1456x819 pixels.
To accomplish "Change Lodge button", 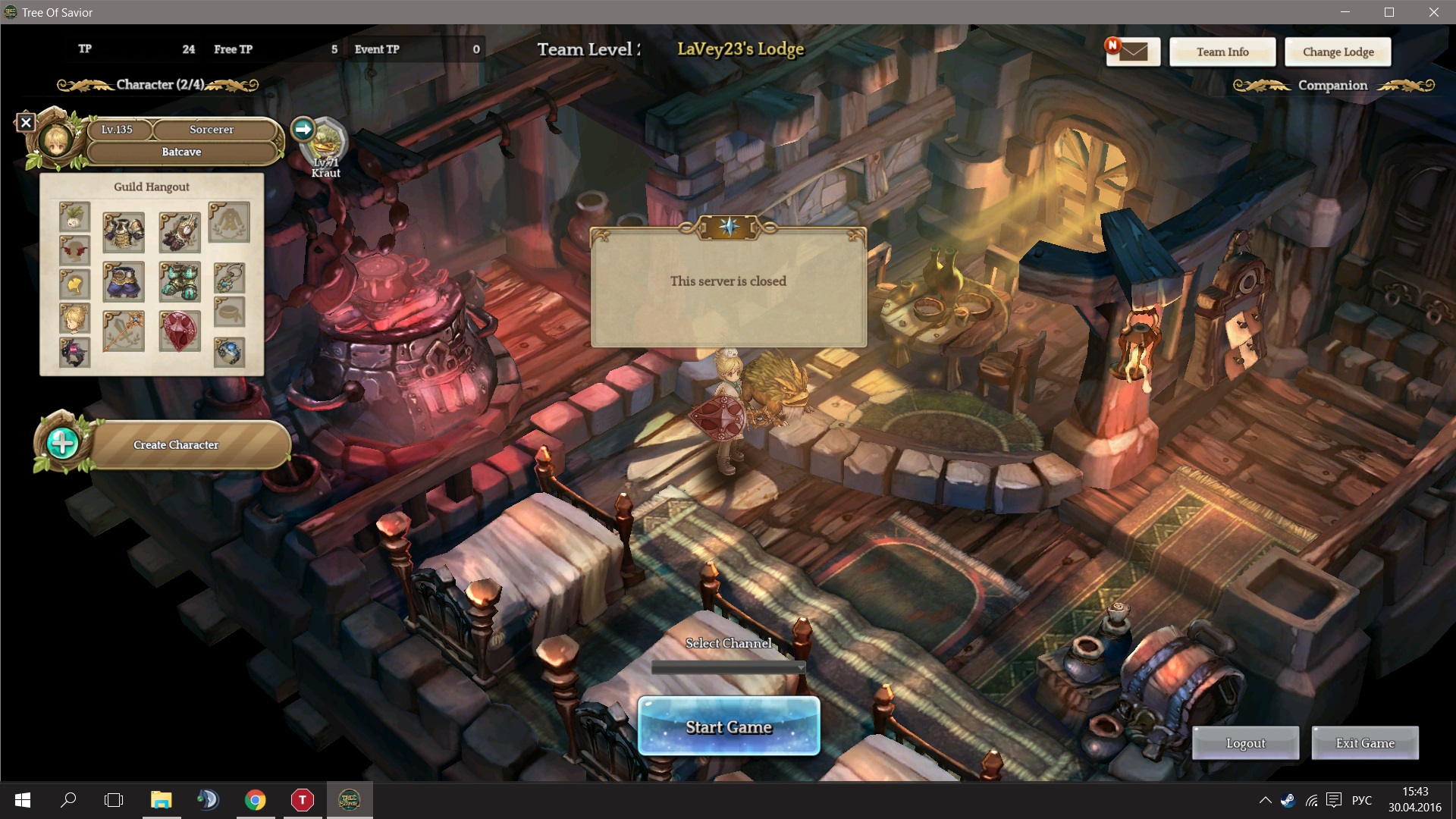I will point(1338,52).
